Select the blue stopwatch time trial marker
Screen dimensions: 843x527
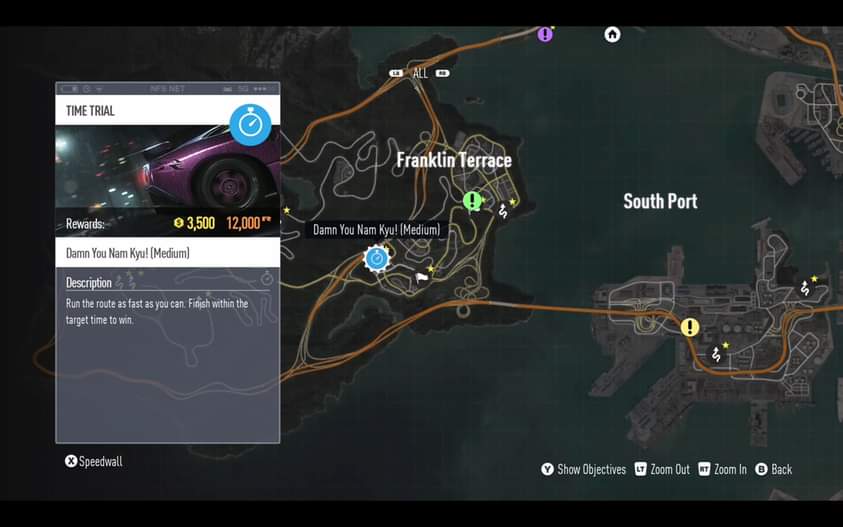click(x=376, y=258)
